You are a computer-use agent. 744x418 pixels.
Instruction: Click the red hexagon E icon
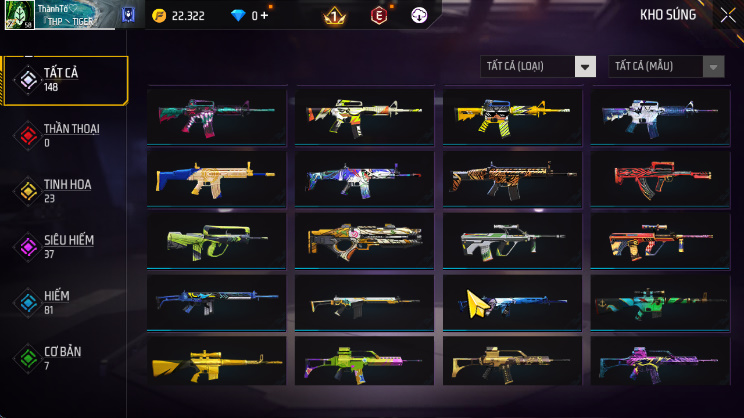tap(379, 16)
